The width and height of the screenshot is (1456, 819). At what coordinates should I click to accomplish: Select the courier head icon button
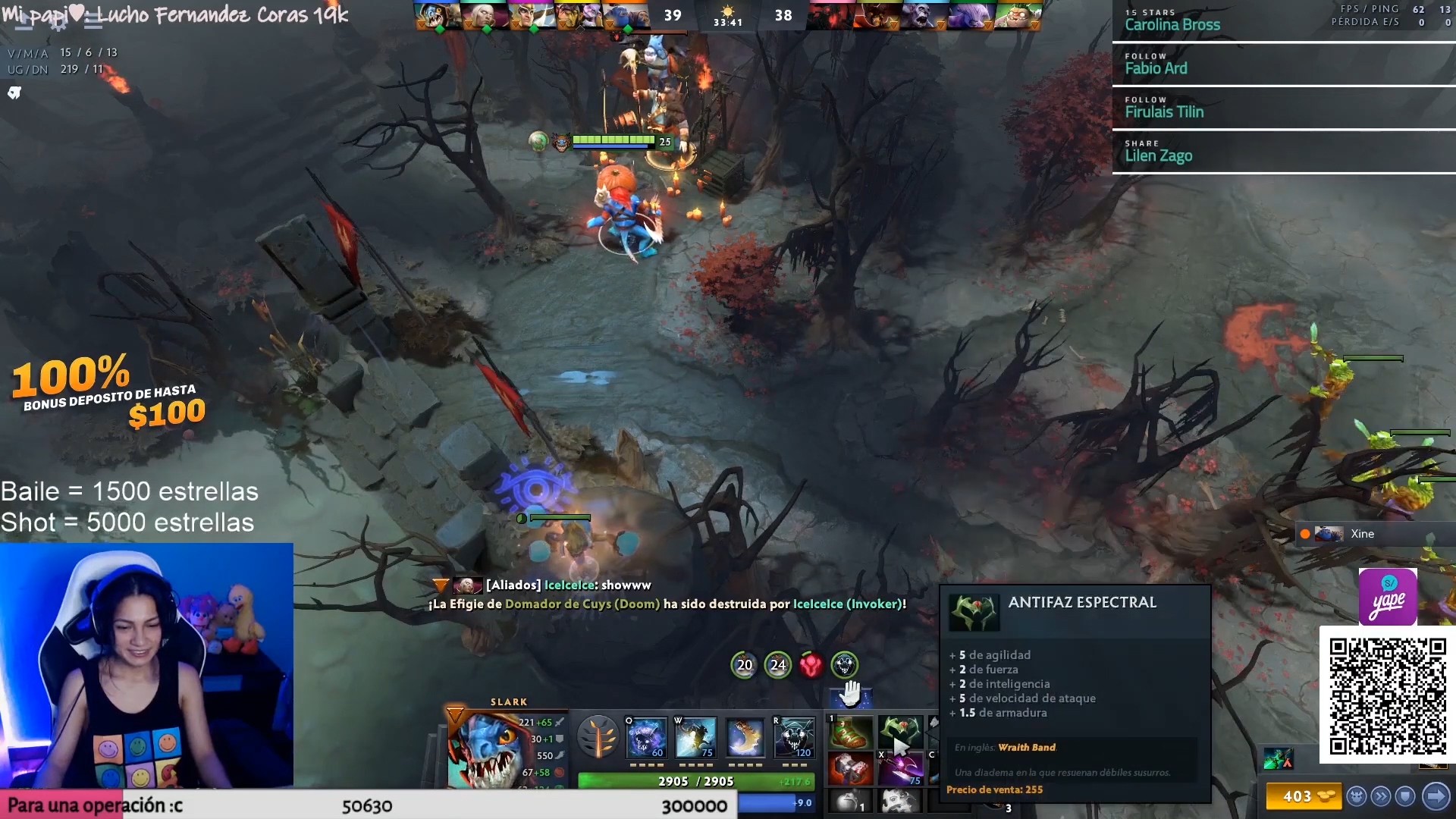1356,796
